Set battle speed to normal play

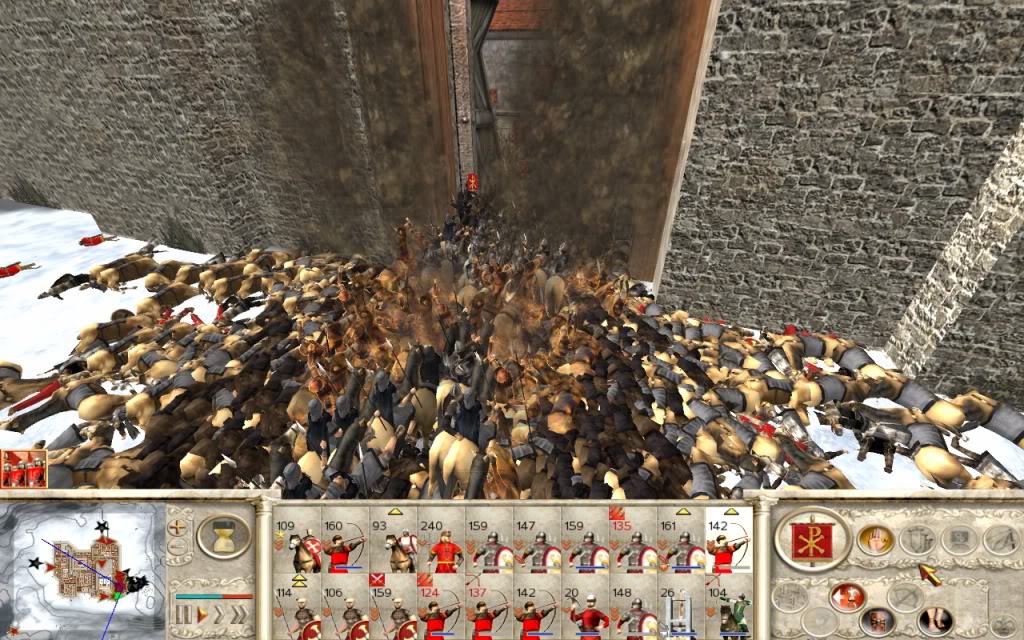(203, 613)
